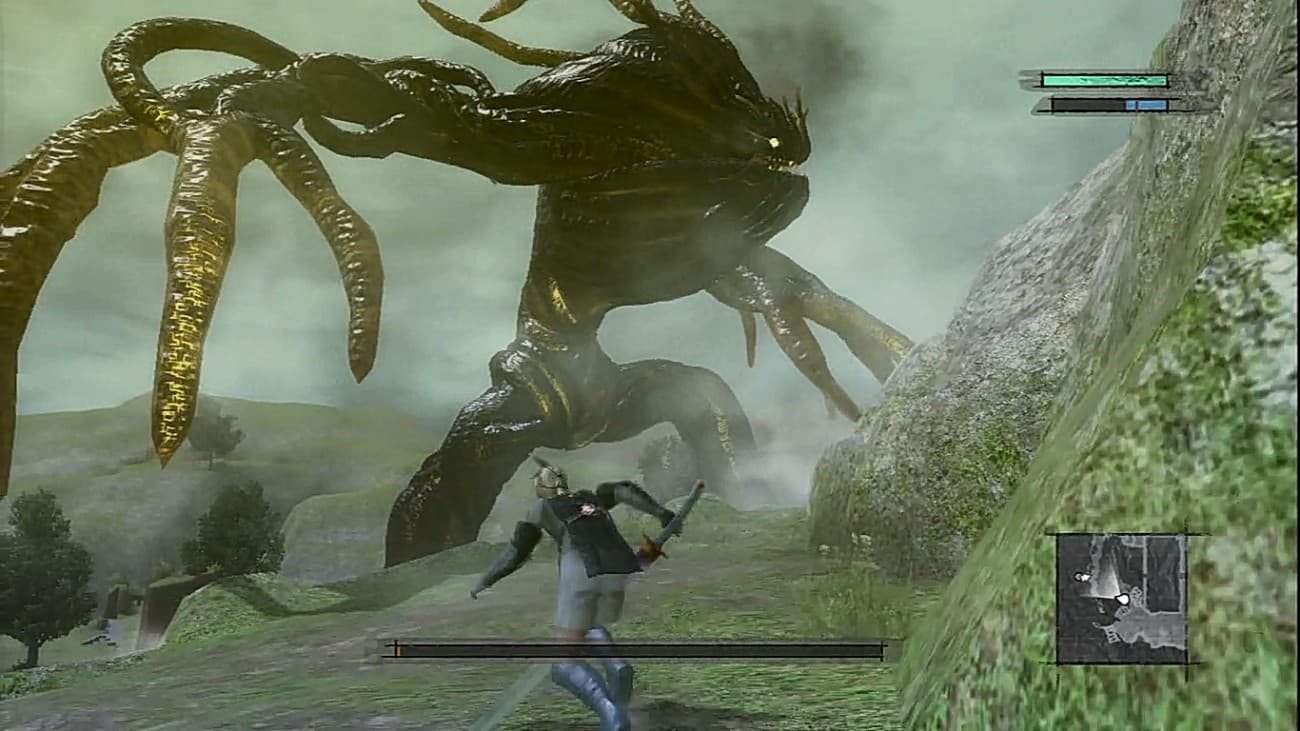
Task: Select the white player arrow on the minimap
Action: coord(1122,598)
